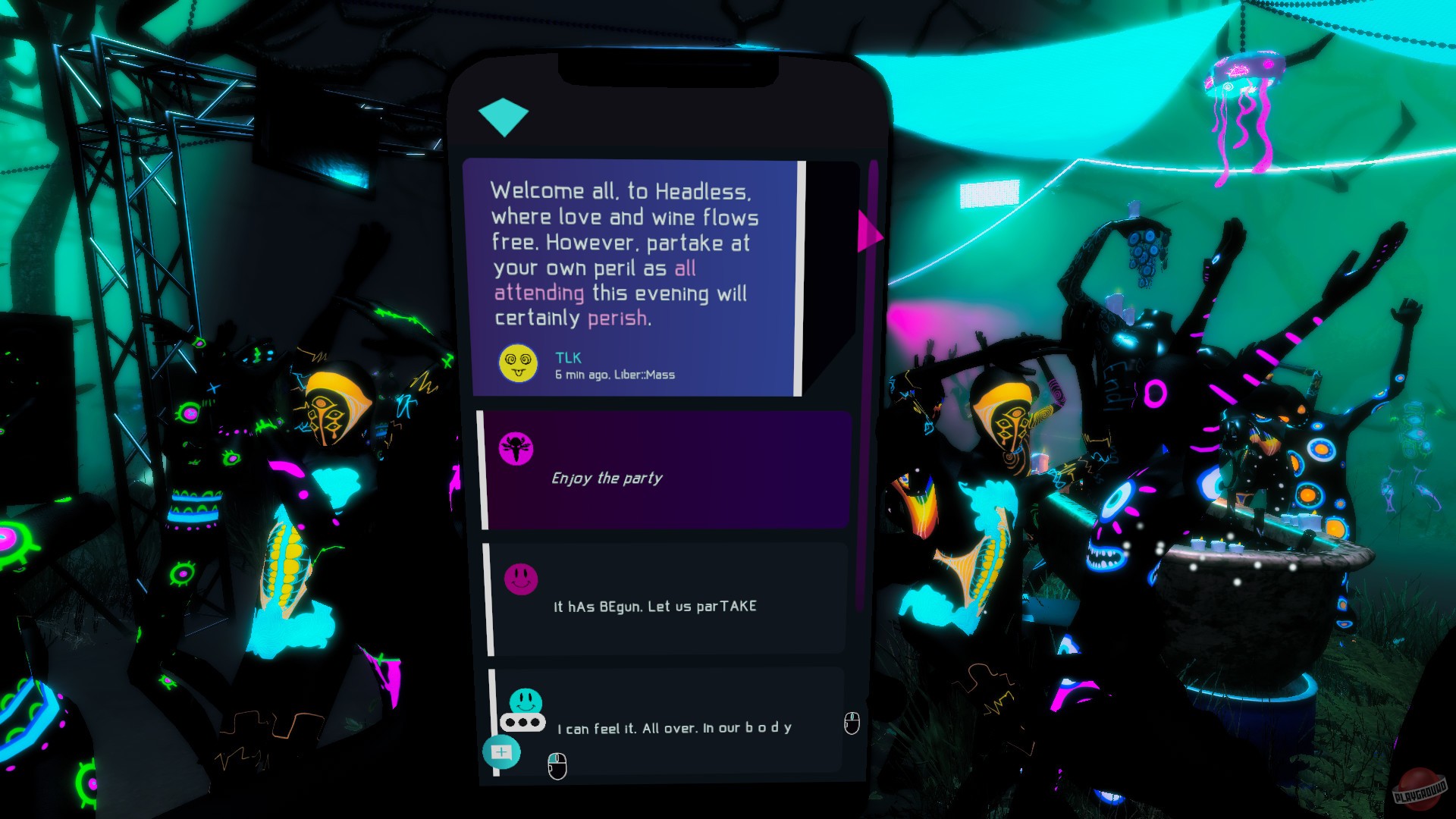Advance posts using the pink triangle arrow
Screen dimensions: 1456x819
(869, 236)
